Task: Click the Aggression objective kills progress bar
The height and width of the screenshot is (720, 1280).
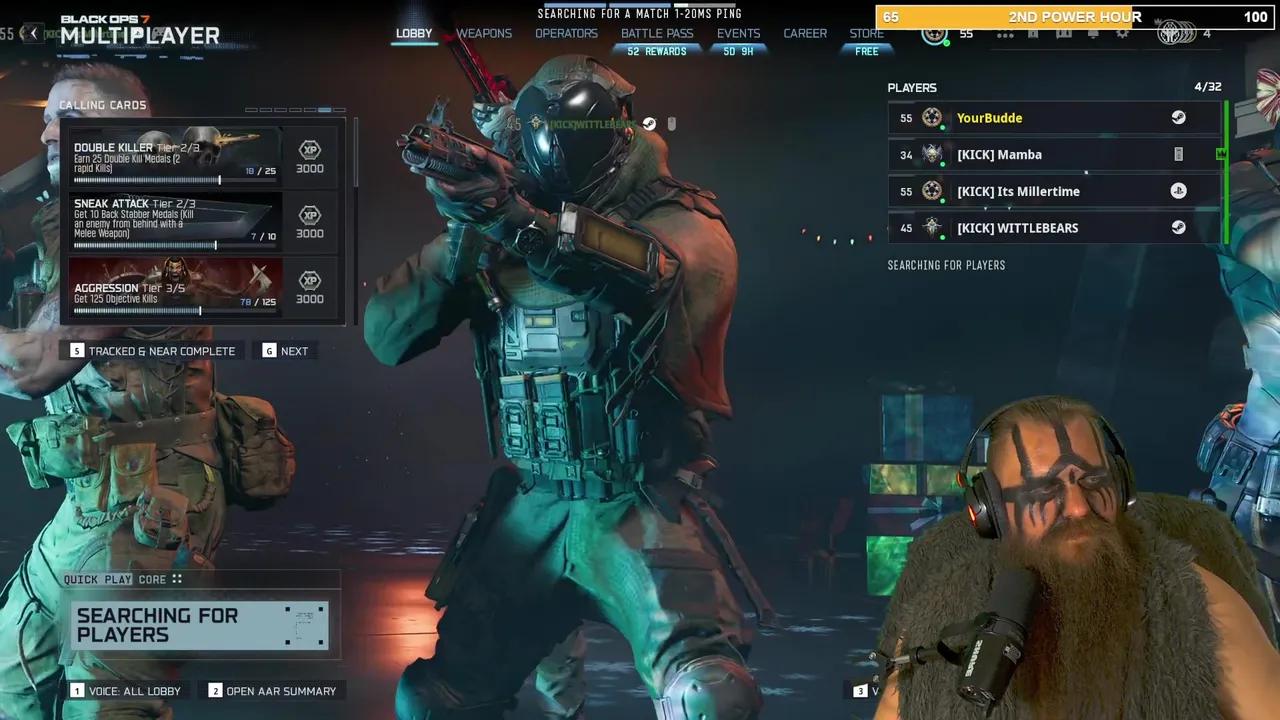Action: point(175,309)
